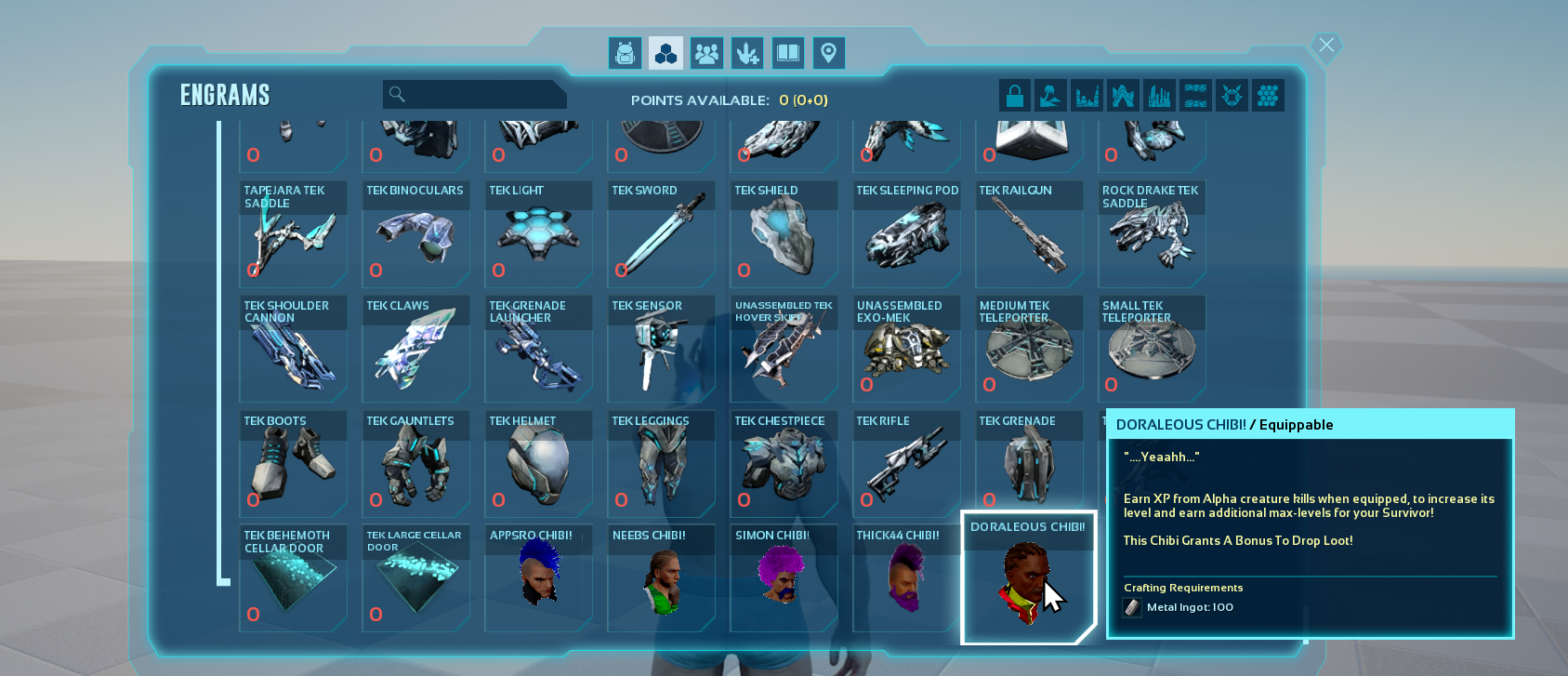Select the Tek Behemoth Cellar Door engram
Image resolution: width=1568 pixels, height=676 pixels.
(x=292, y=578)
